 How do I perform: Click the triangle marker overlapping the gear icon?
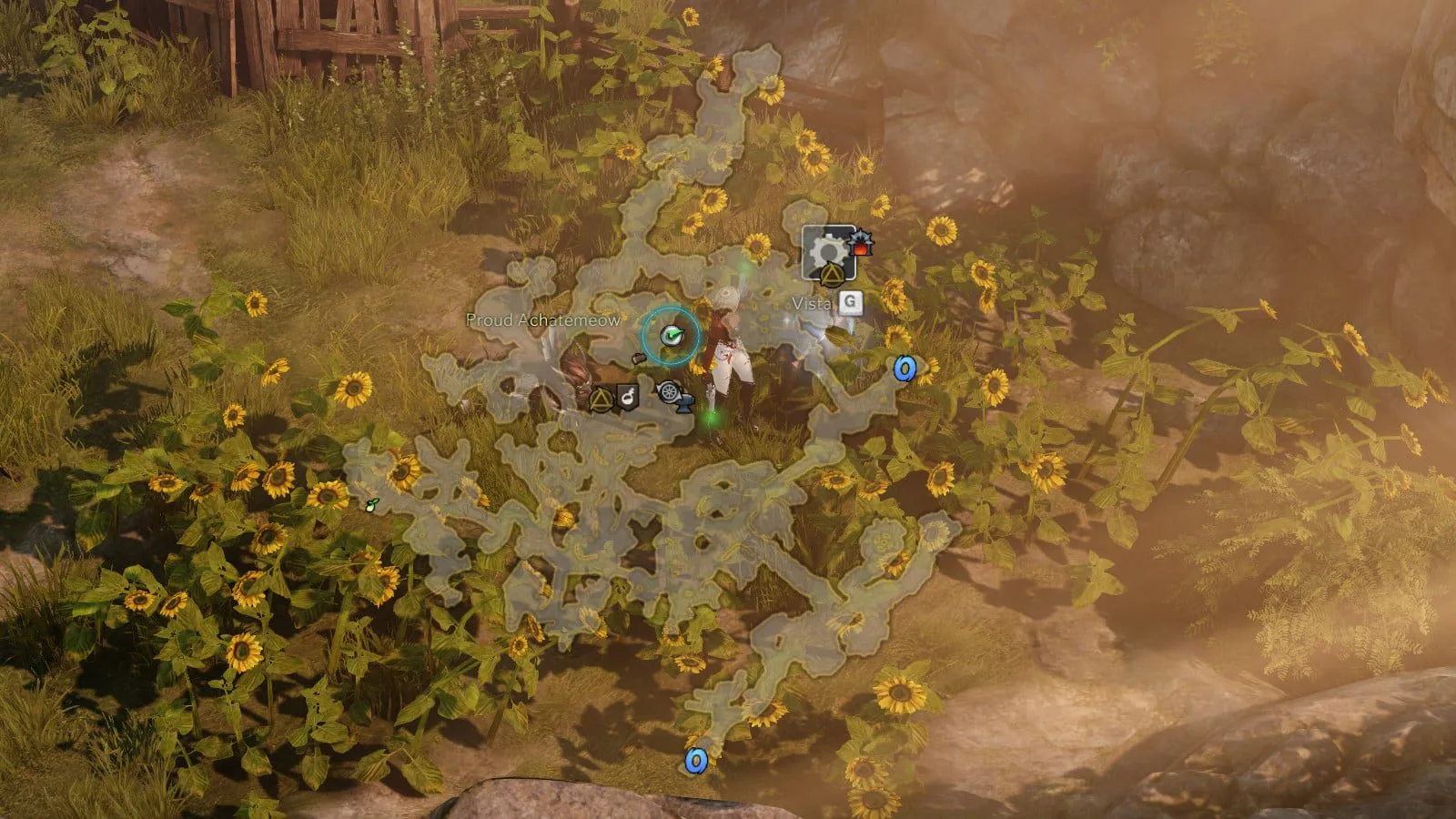[829, 275]
